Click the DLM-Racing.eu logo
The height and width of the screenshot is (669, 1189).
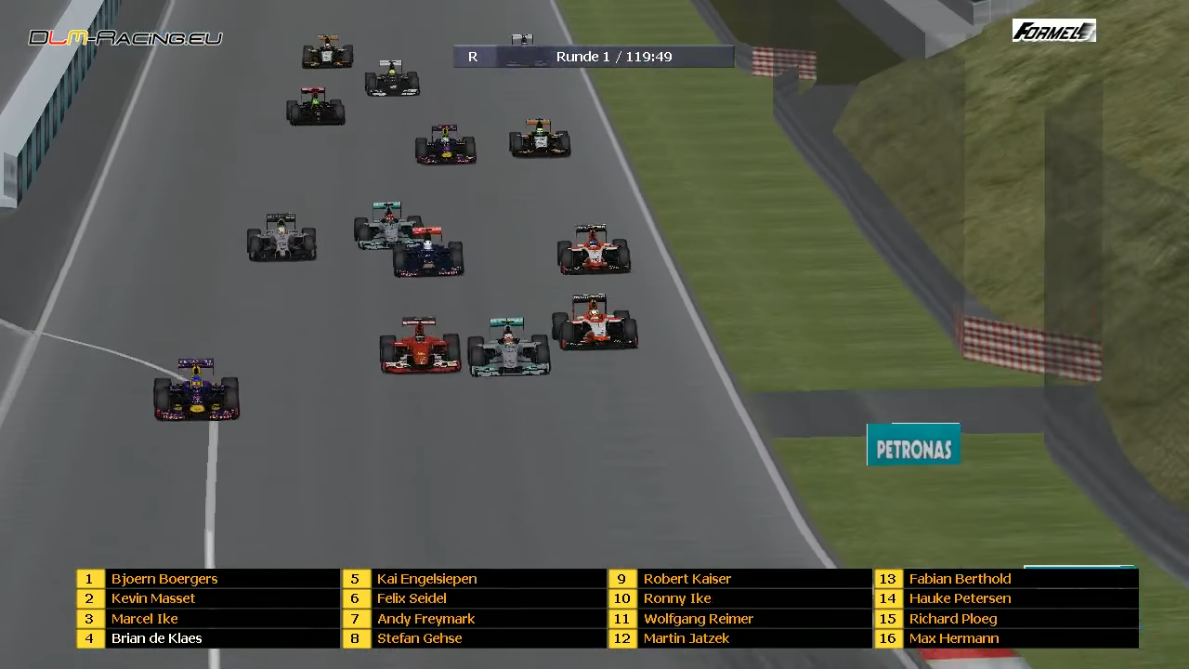125,38
